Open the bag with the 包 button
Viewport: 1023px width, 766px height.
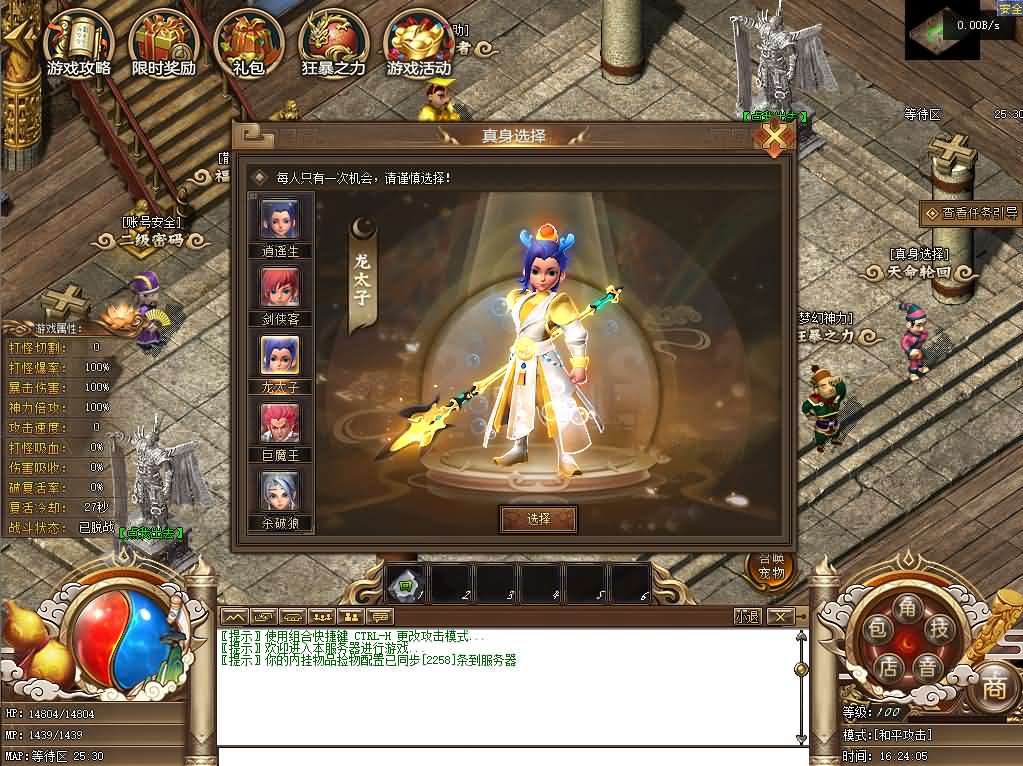tap(877, 627)
